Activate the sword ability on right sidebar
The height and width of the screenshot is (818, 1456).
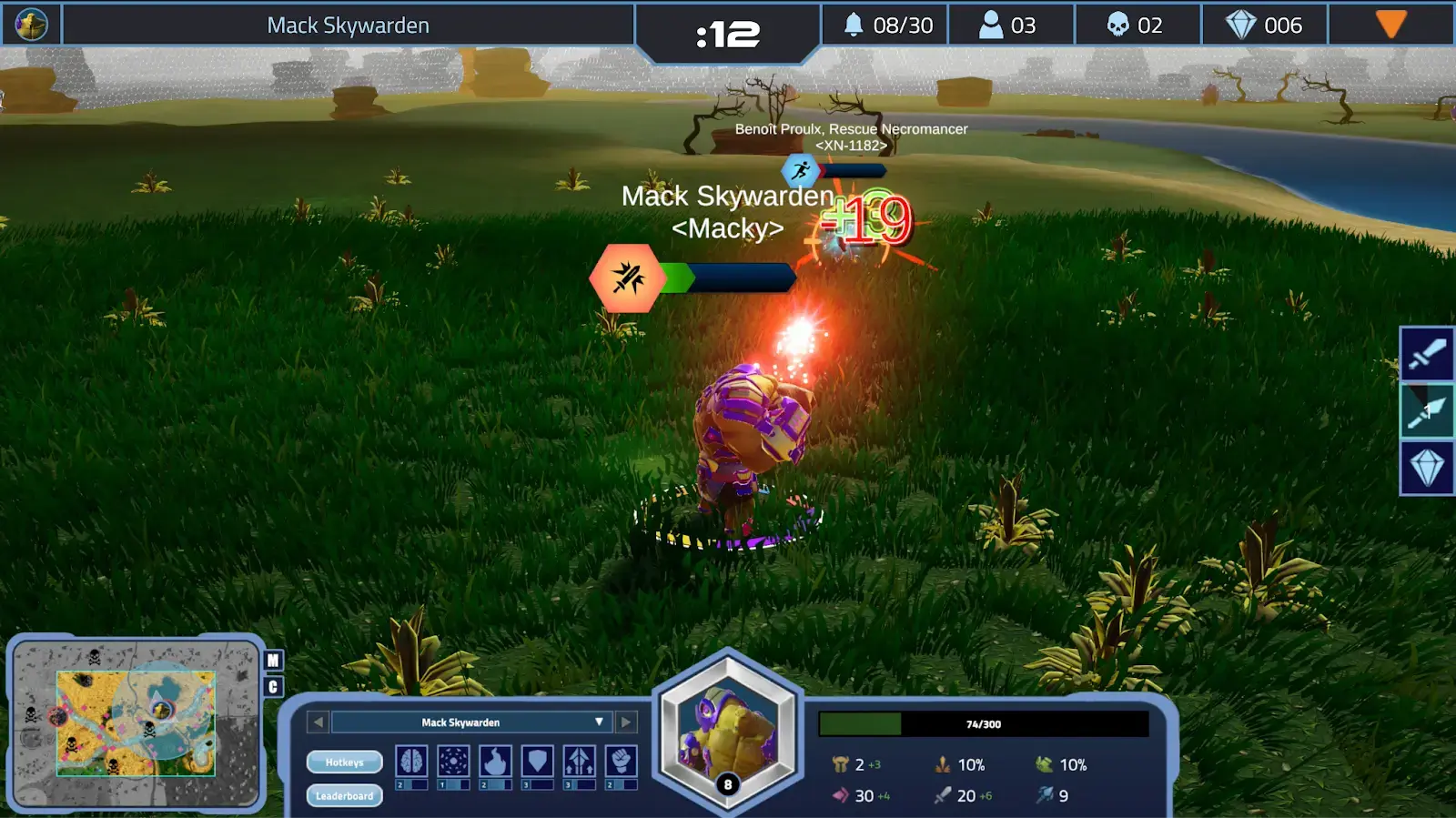1426,354
